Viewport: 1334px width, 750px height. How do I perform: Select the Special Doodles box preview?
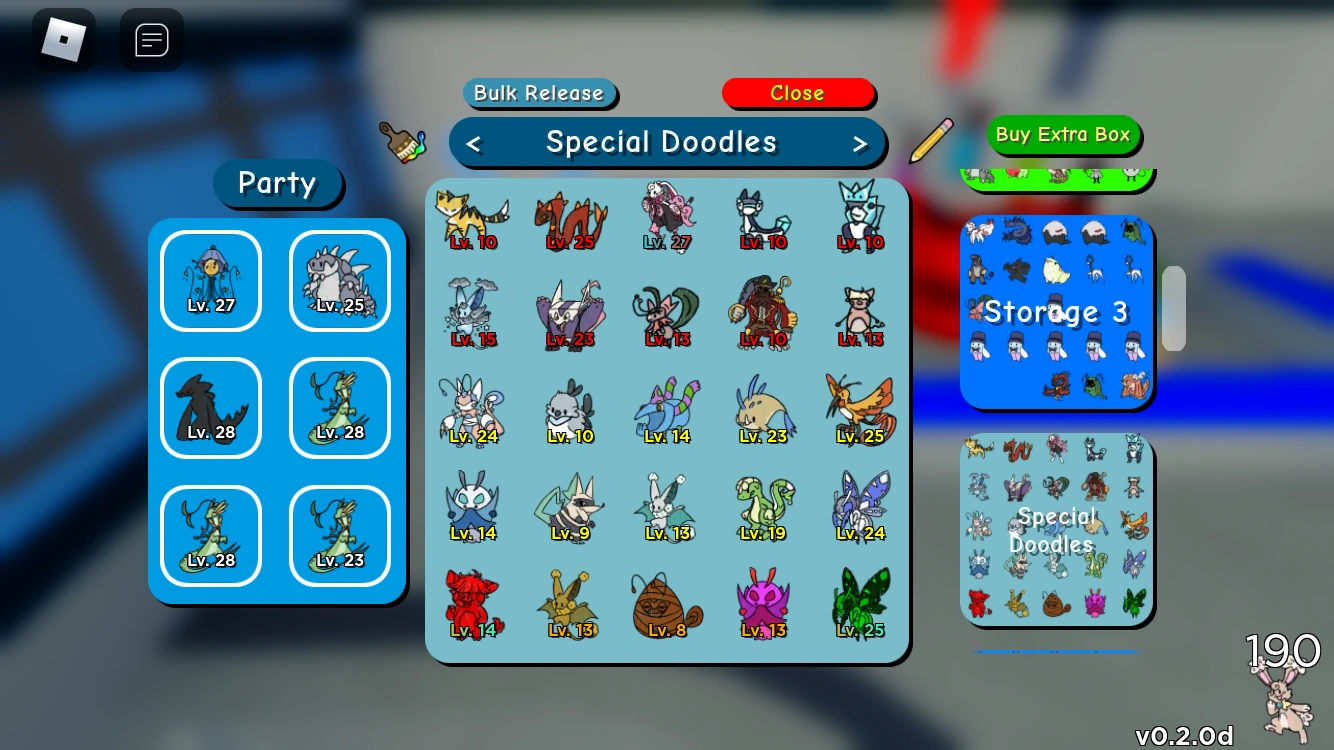coord(1056,530)
